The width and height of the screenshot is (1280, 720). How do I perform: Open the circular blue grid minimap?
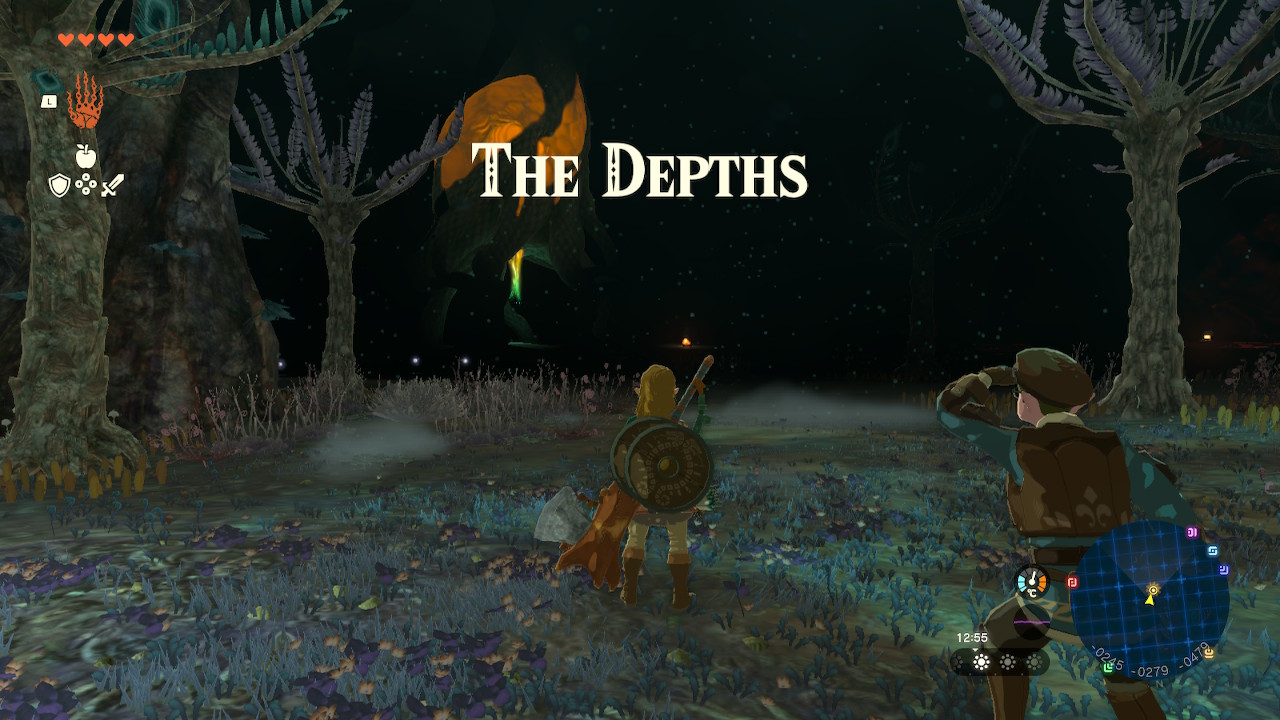coord(1150,599)
